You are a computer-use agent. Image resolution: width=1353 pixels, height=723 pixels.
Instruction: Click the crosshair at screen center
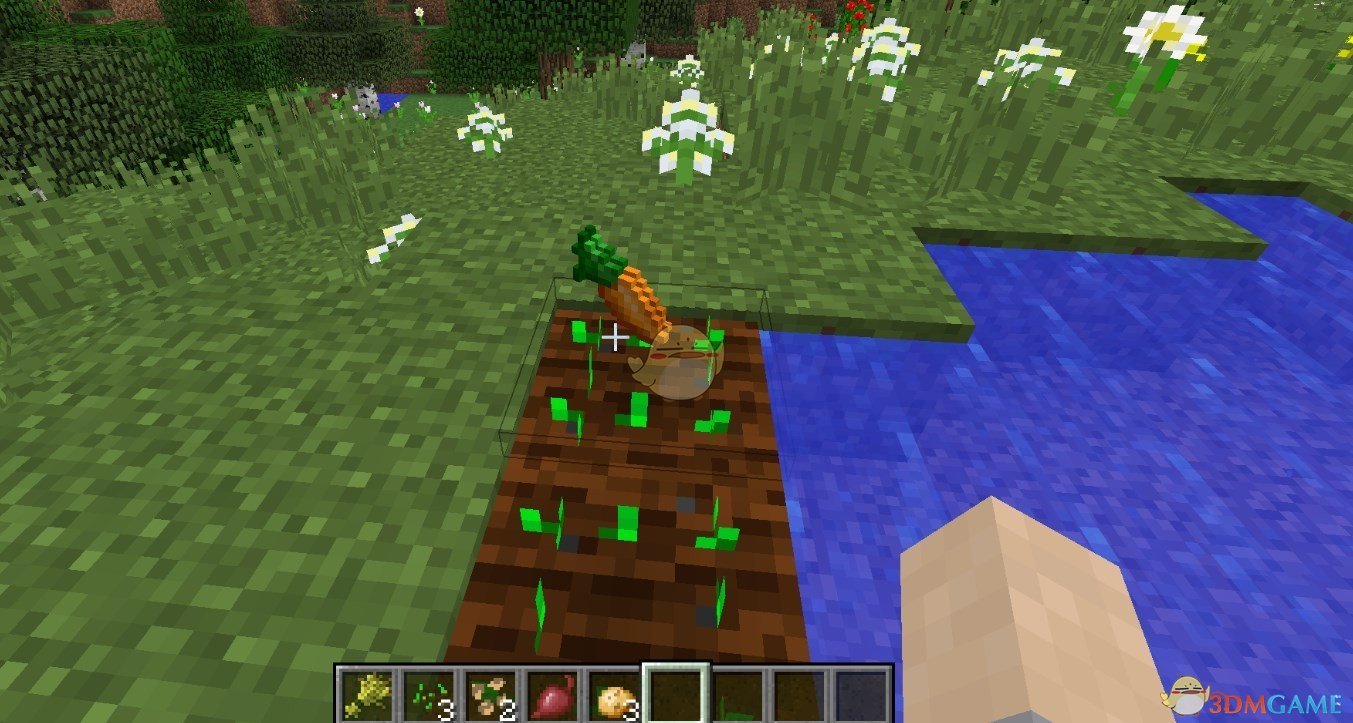point(615,338)
